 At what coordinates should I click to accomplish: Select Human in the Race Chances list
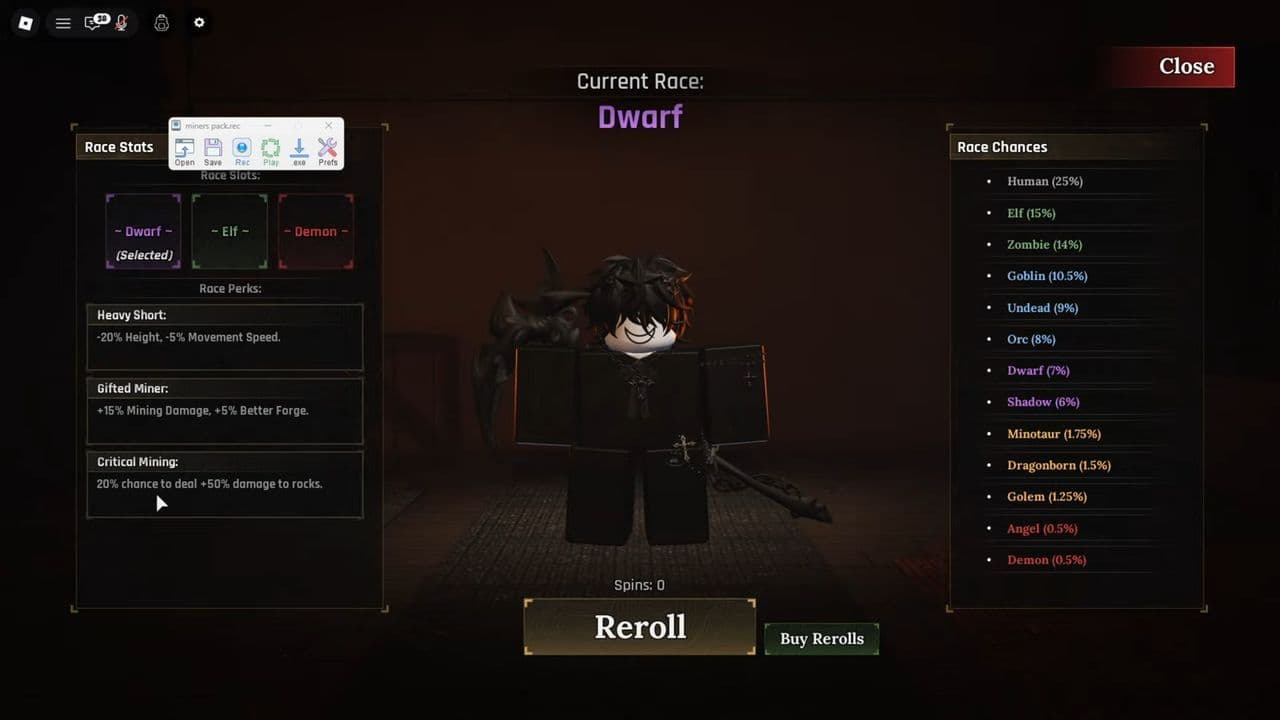tap(1045, 181)
